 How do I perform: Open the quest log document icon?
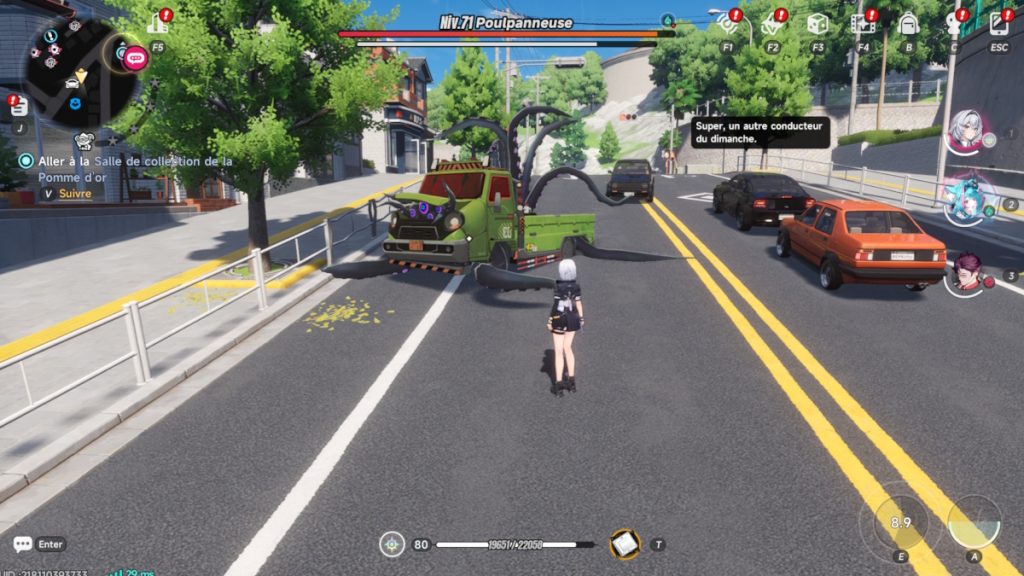coord(19,106)
